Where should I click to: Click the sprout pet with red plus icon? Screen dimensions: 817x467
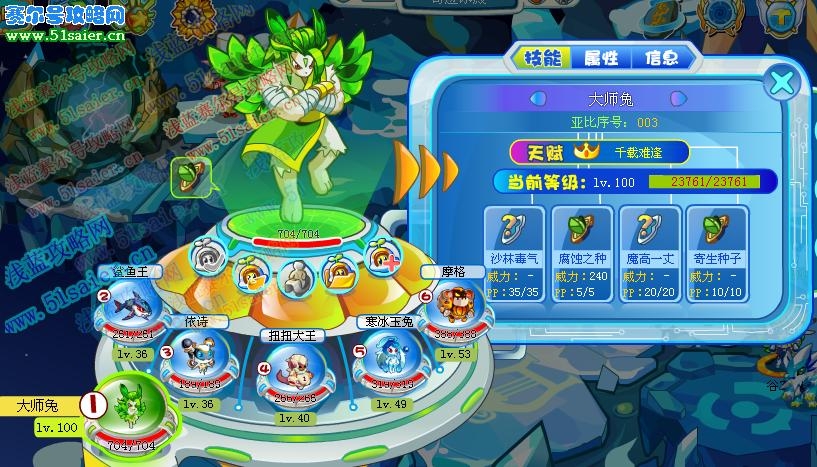pos(384,259)
